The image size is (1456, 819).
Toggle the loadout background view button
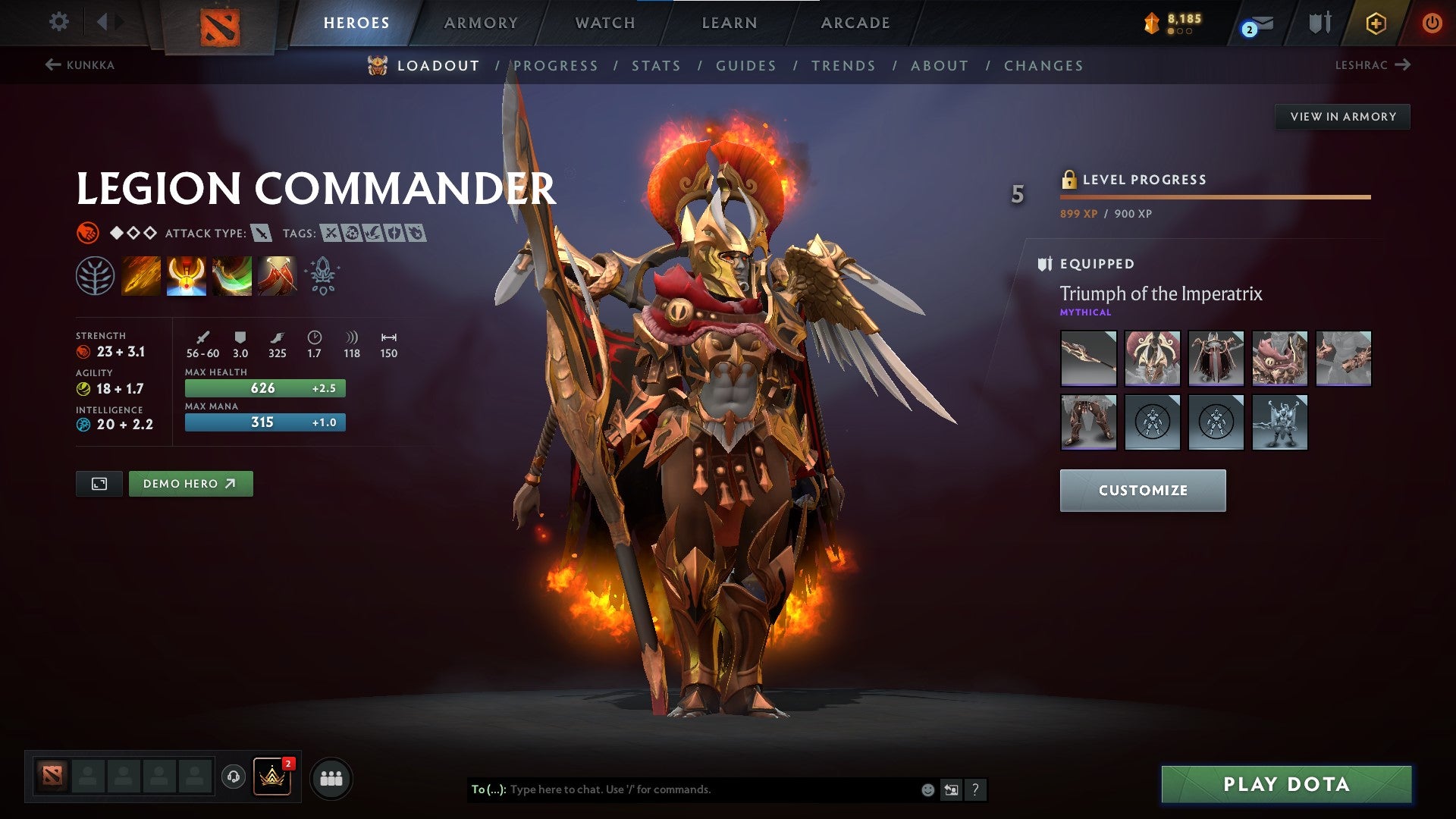click(99, 483)
